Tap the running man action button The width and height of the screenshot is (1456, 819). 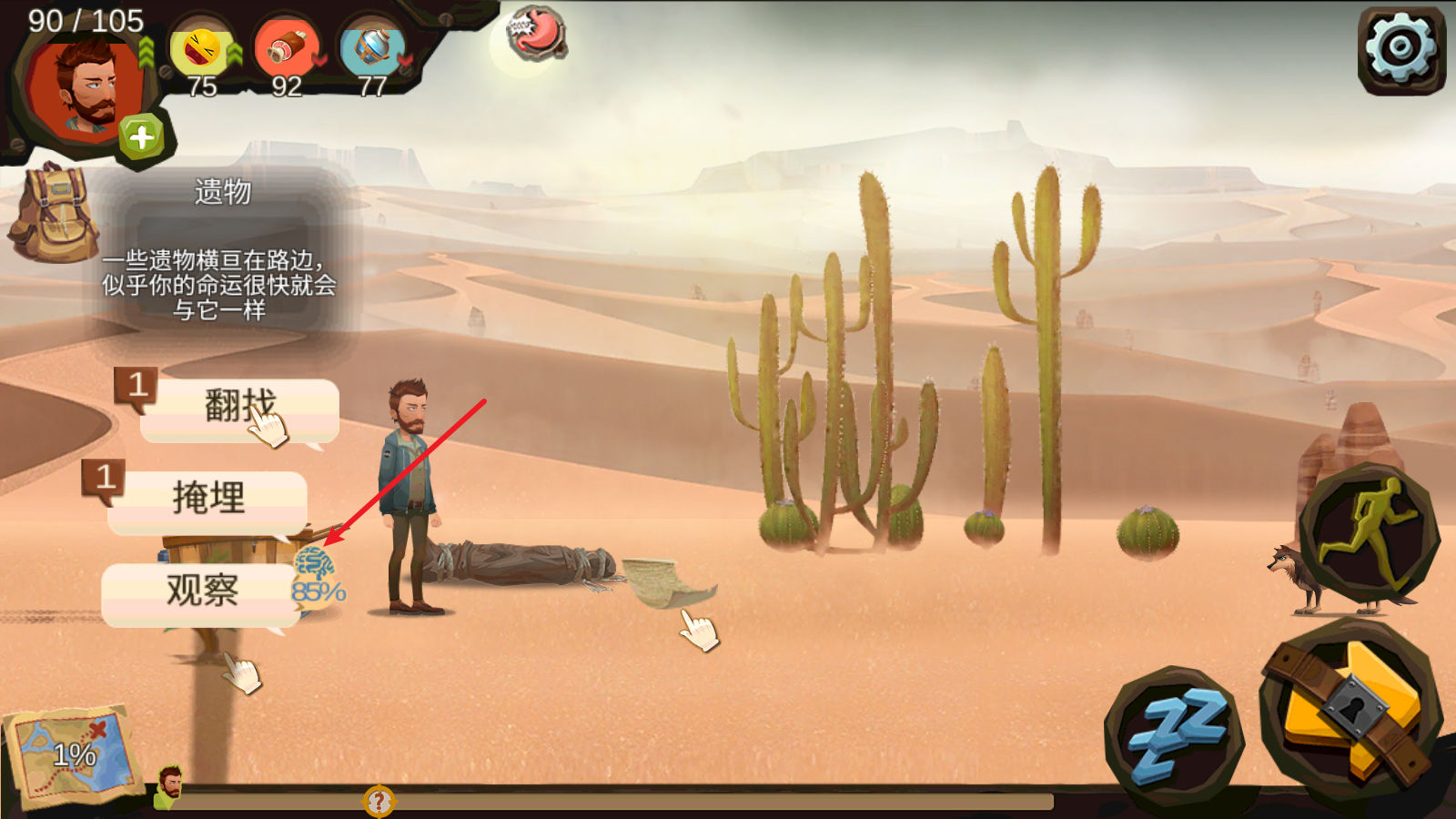pyautogui.click(x=1369, y=531)
